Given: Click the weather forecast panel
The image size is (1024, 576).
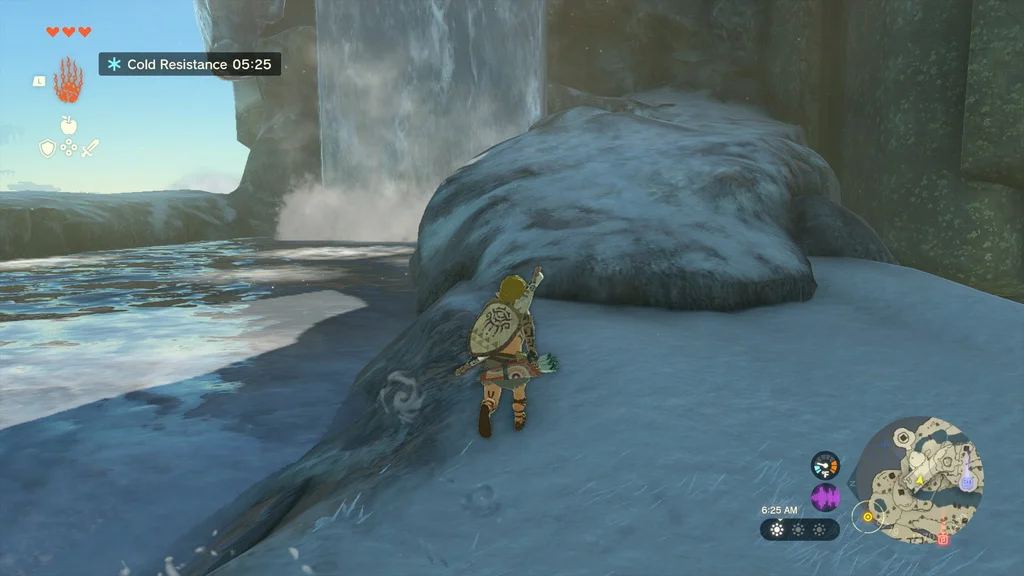Looking at the screenshot, I should pyautogui.click(x=799, y=529).
